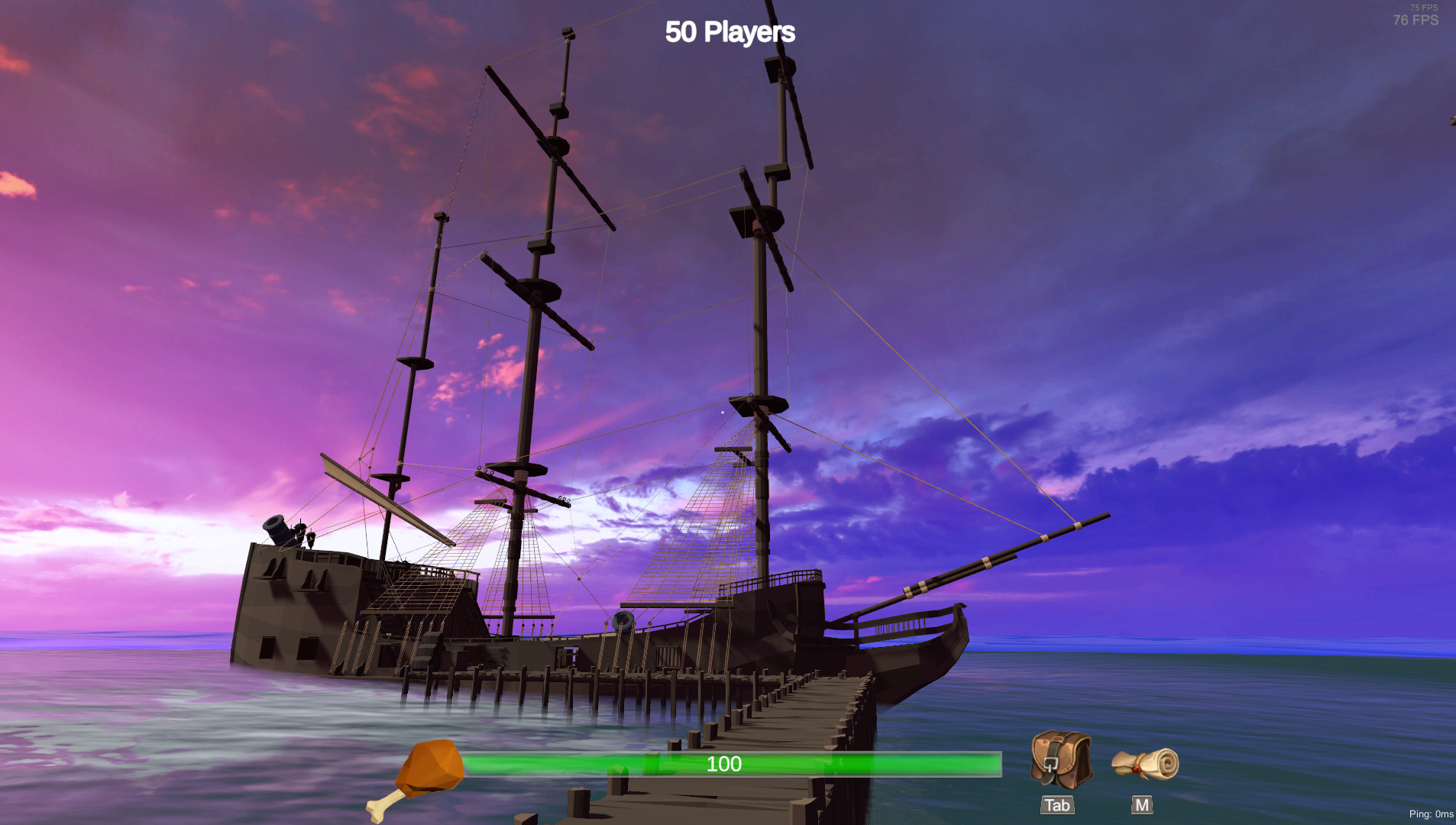Click the crosshair dot at screen center

[x=722, y=412]
